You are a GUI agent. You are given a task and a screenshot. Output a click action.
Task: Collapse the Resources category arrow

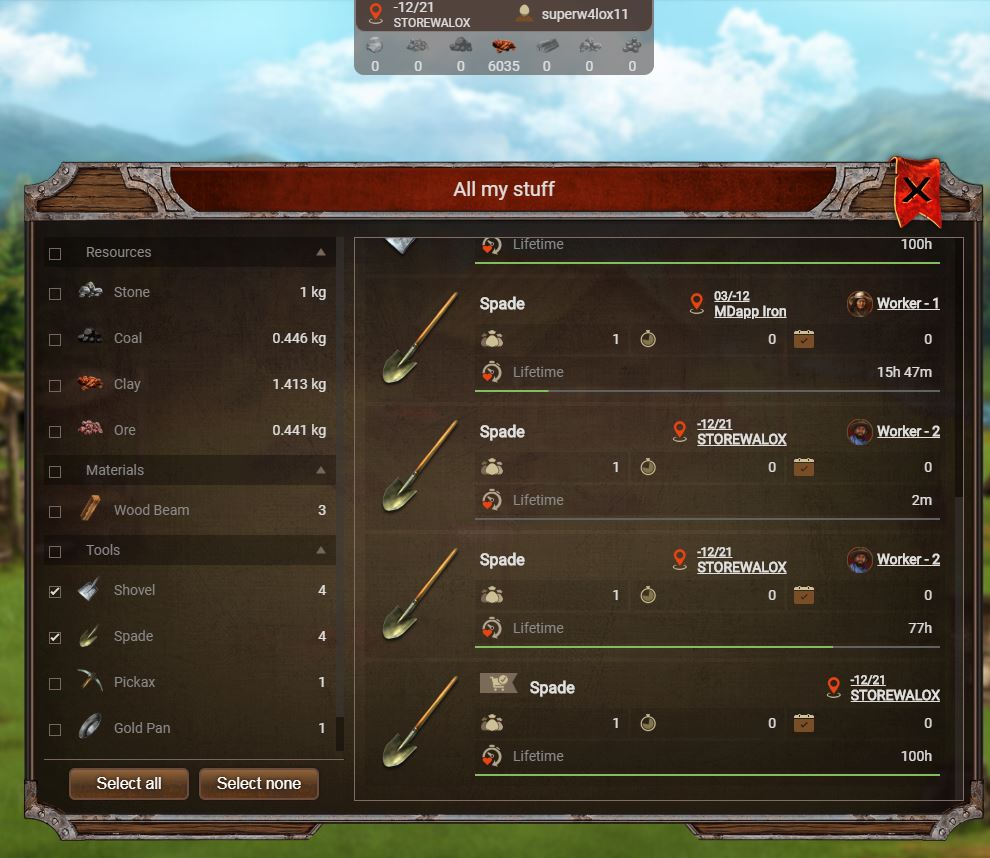click(x=320, y=252)
